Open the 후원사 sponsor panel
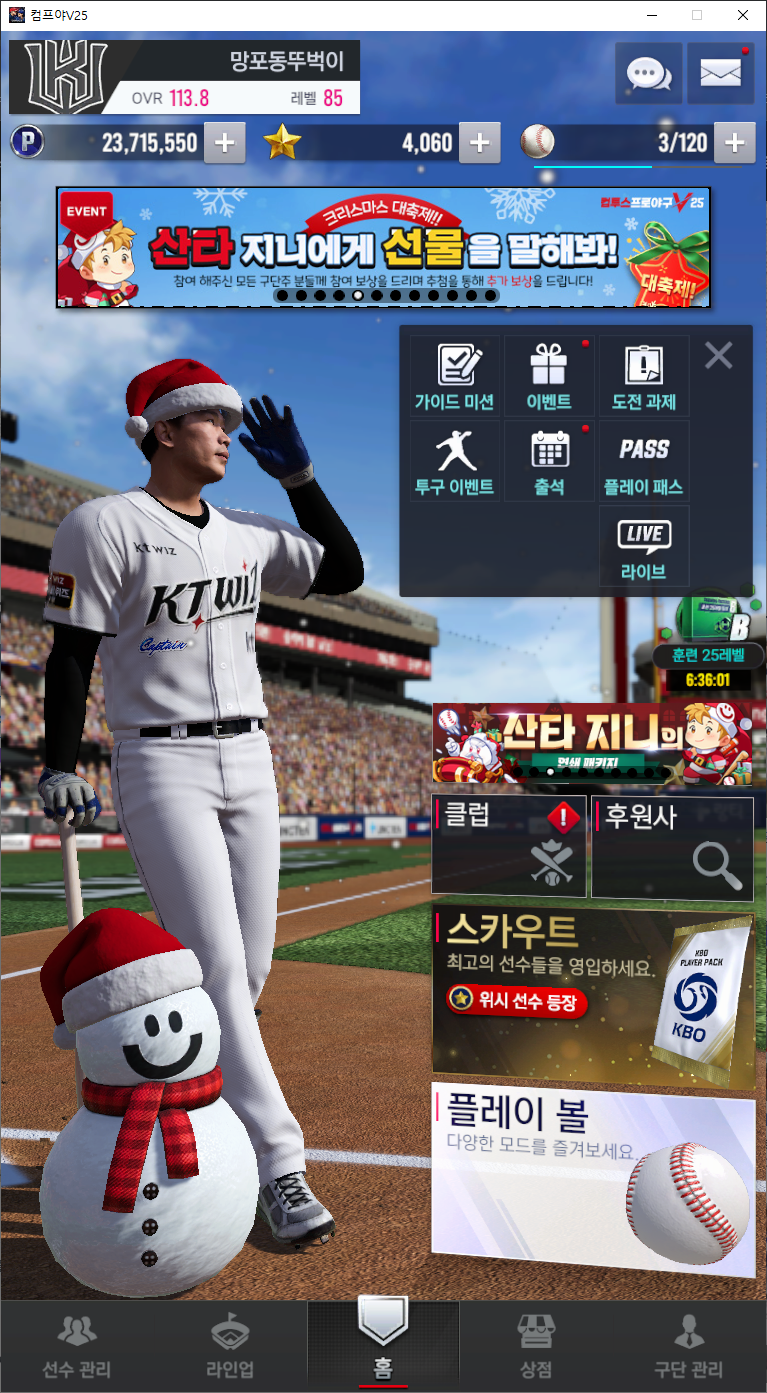This screenshot has height=1393, width=767. pos(672,846)
